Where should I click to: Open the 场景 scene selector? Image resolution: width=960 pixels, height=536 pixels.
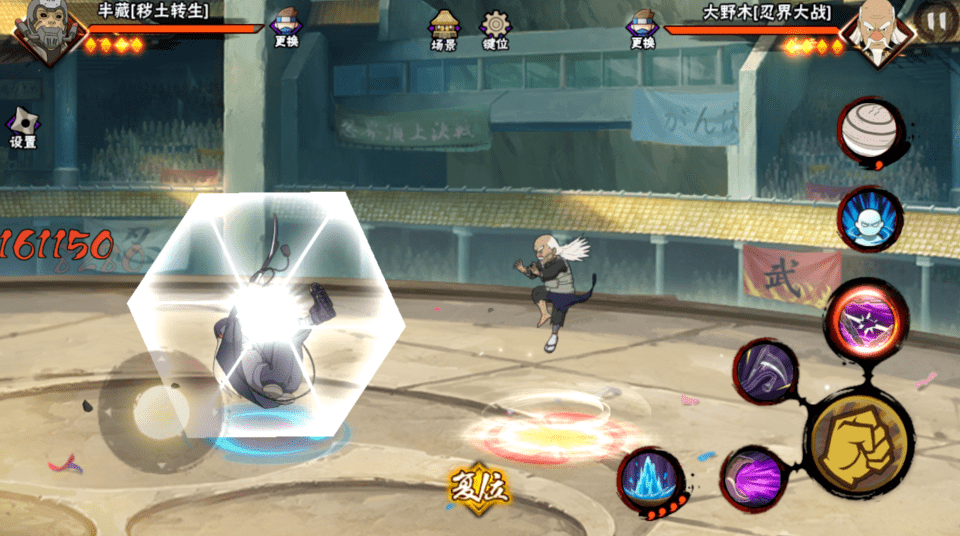click(x=443, y=30)
